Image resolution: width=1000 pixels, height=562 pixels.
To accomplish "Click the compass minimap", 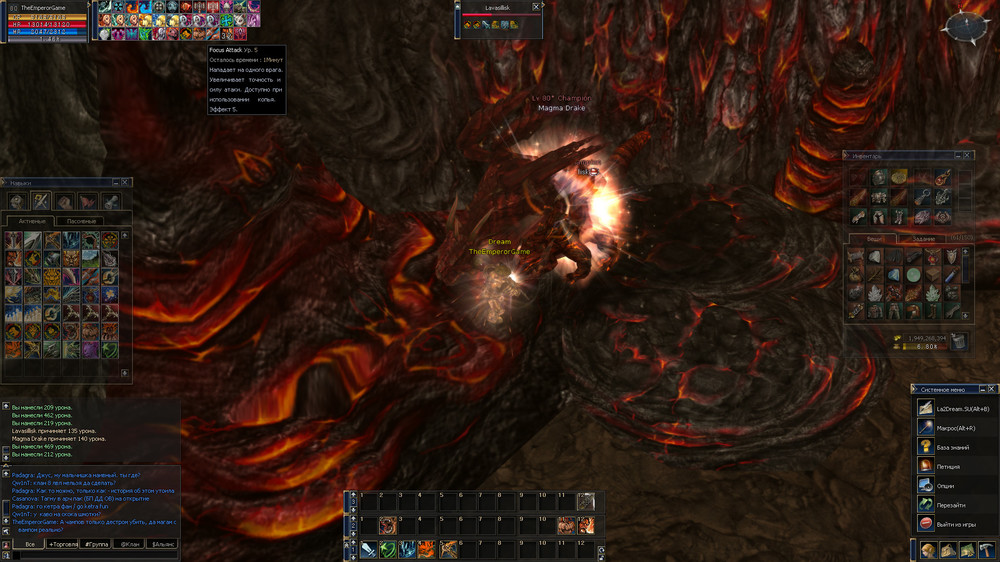I will pos(968,25).
